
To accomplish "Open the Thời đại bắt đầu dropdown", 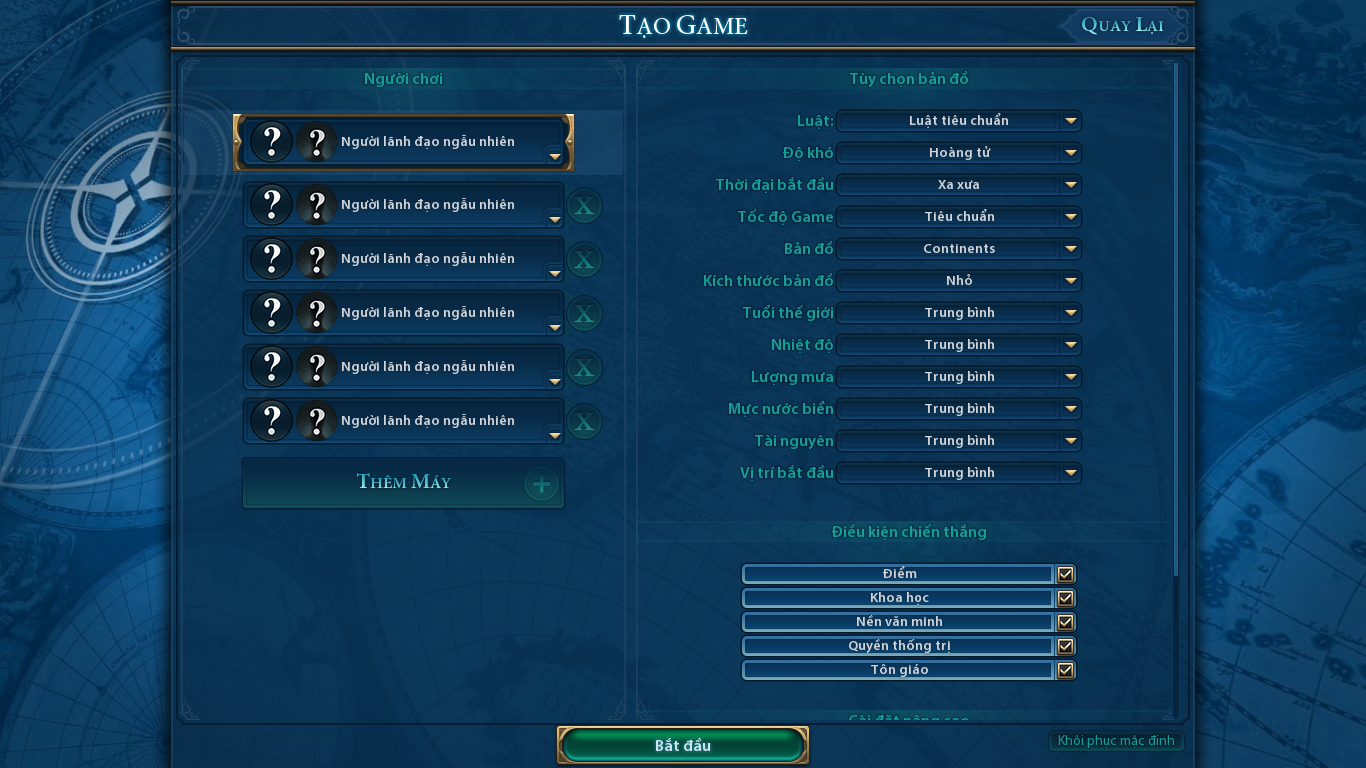I will 959,185.
